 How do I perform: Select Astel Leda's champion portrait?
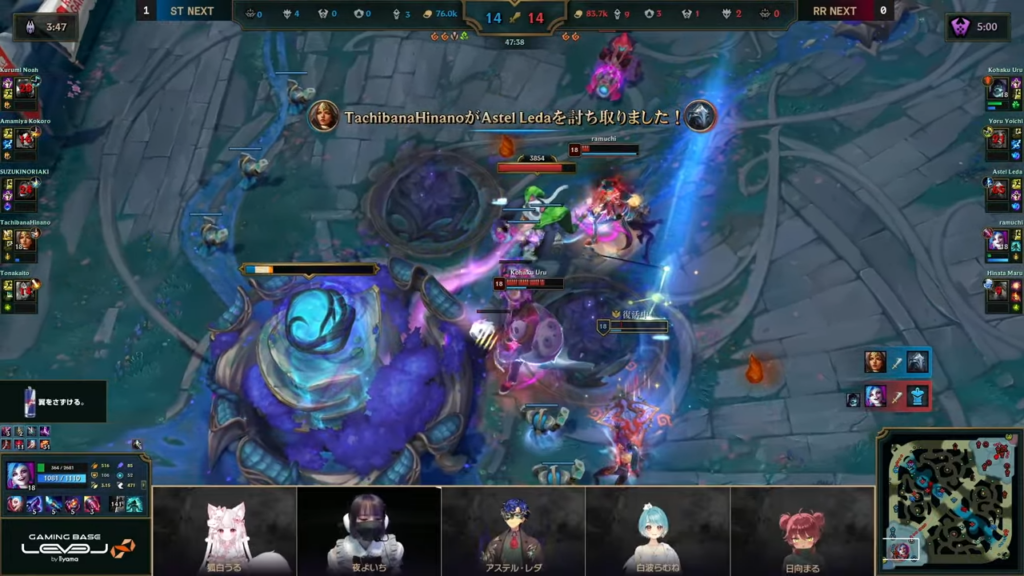998,190
